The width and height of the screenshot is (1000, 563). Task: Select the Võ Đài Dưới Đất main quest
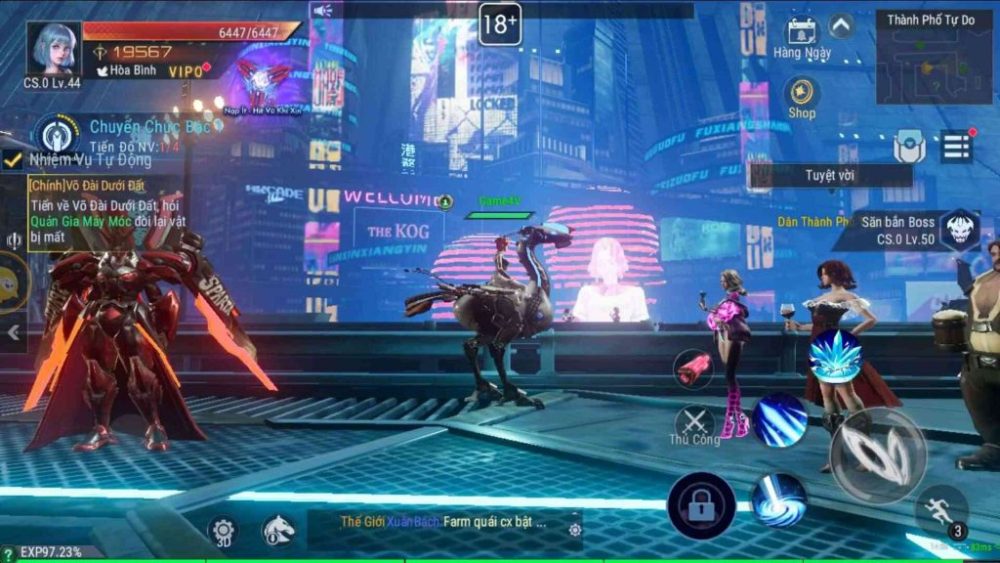100,210
